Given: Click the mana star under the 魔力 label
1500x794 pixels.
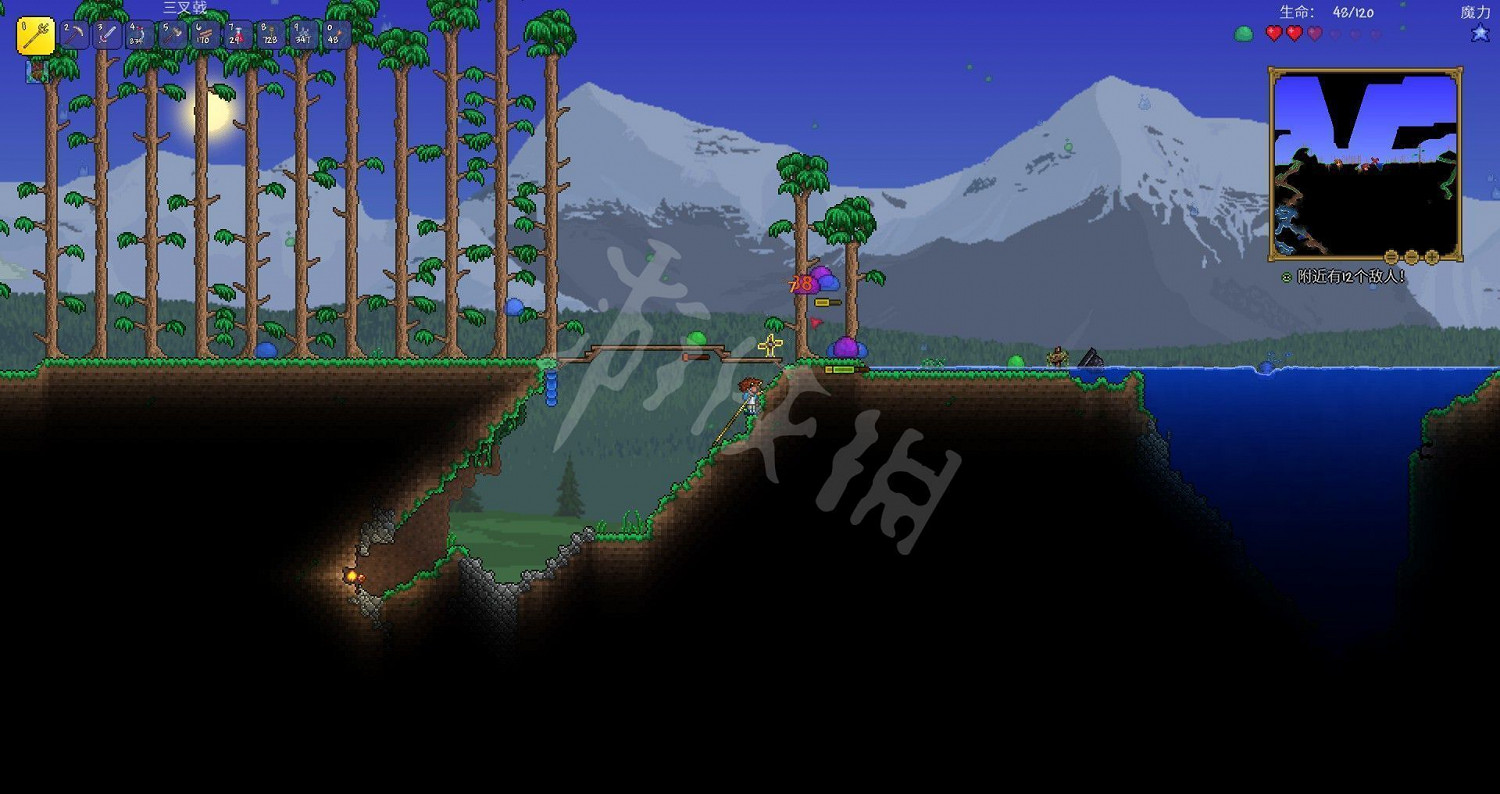Looking at the screenshot, I should tap(1479, 32).
